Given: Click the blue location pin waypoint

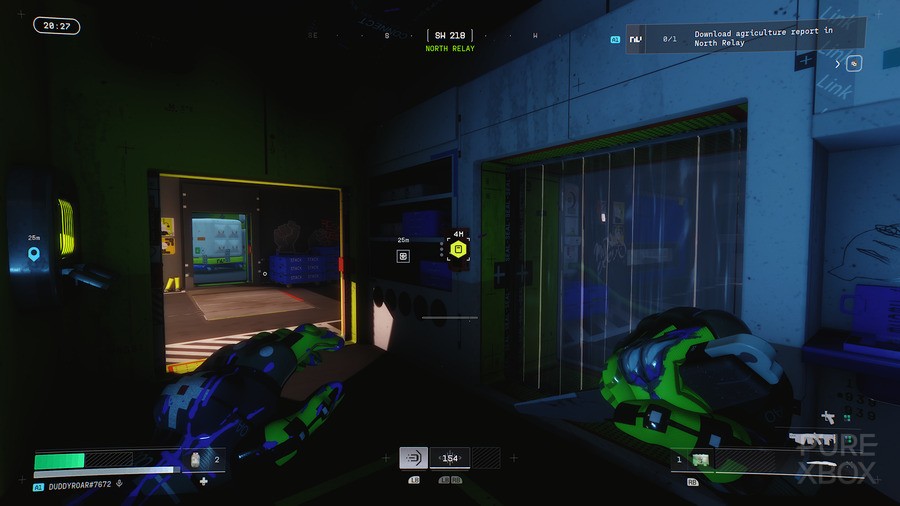Looking at the screenshot, I should pos(34,255).
